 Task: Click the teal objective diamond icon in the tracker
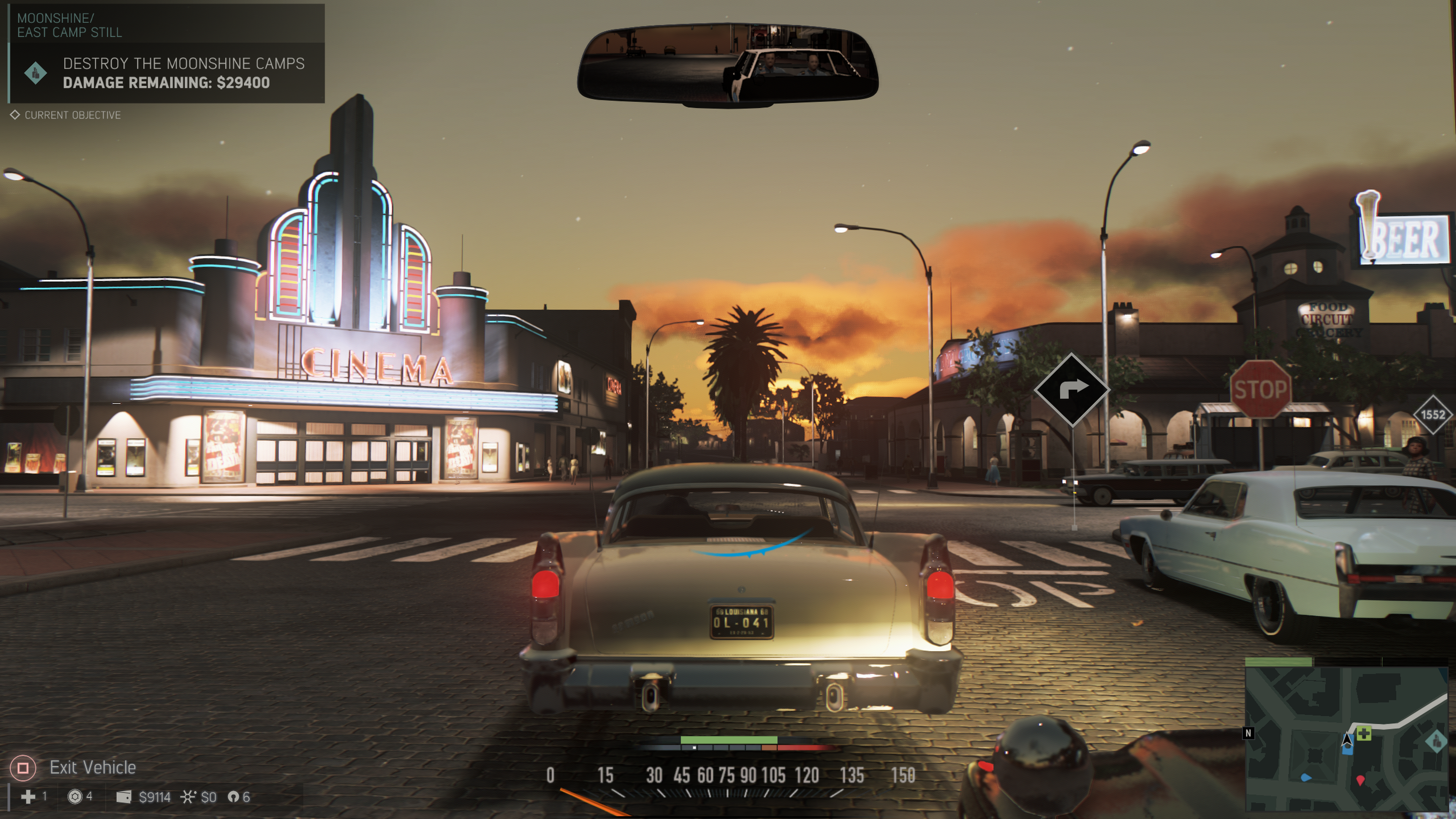tap(36, 73)
